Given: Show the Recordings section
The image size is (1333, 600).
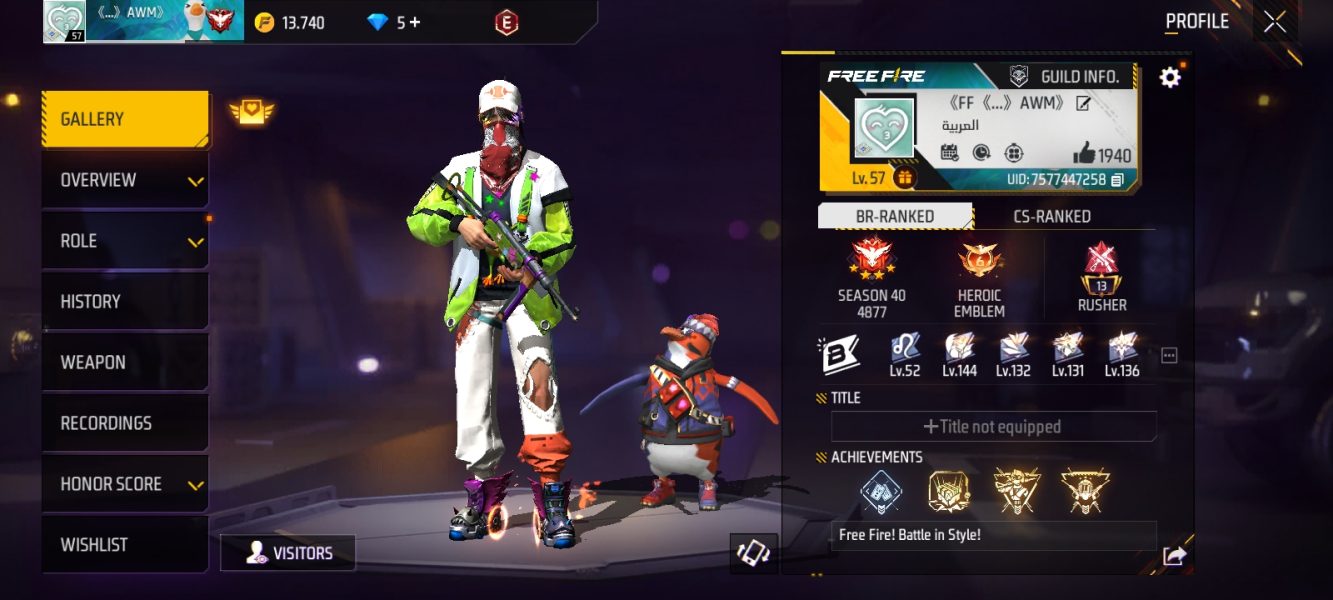Looking at the screenshot, I should 125,423.
